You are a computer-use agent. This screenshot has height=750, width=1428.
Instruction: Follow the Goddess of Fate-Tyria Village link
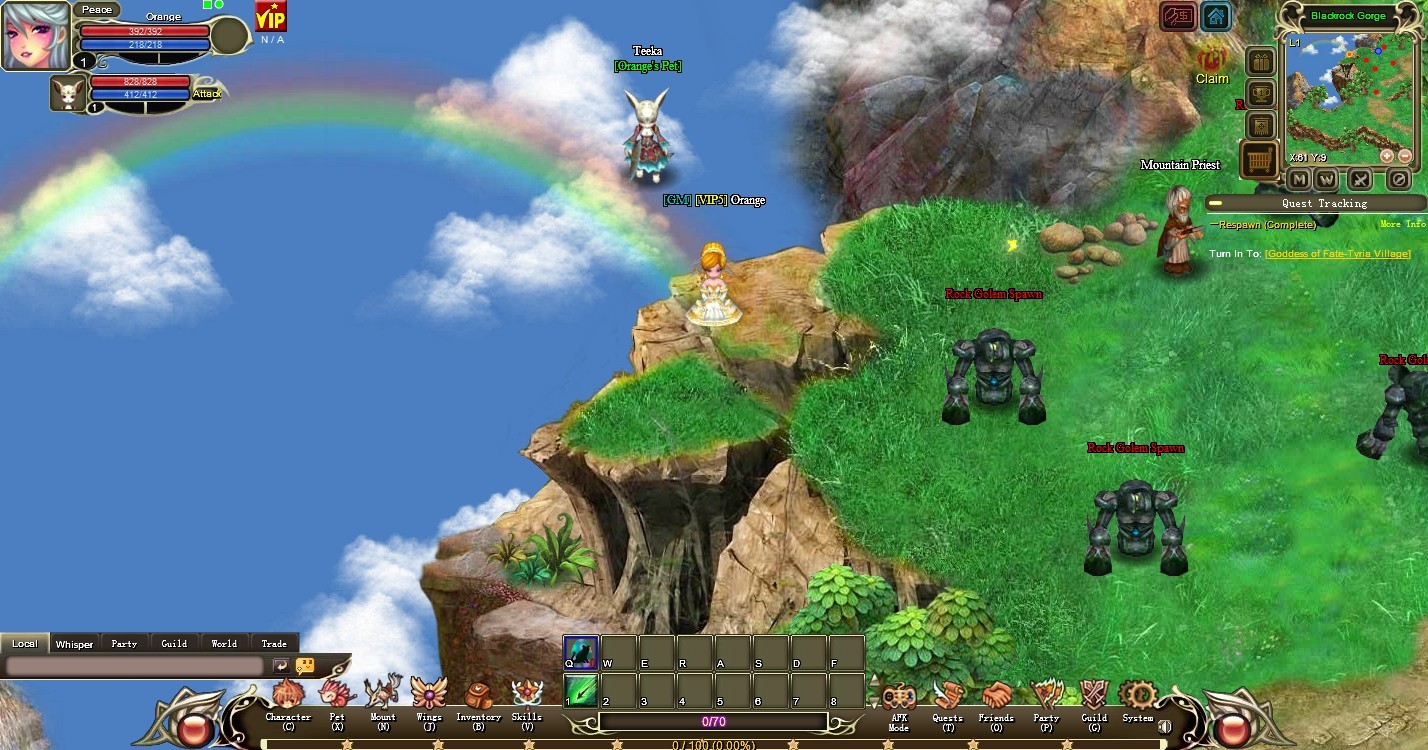coord(1337,254)
